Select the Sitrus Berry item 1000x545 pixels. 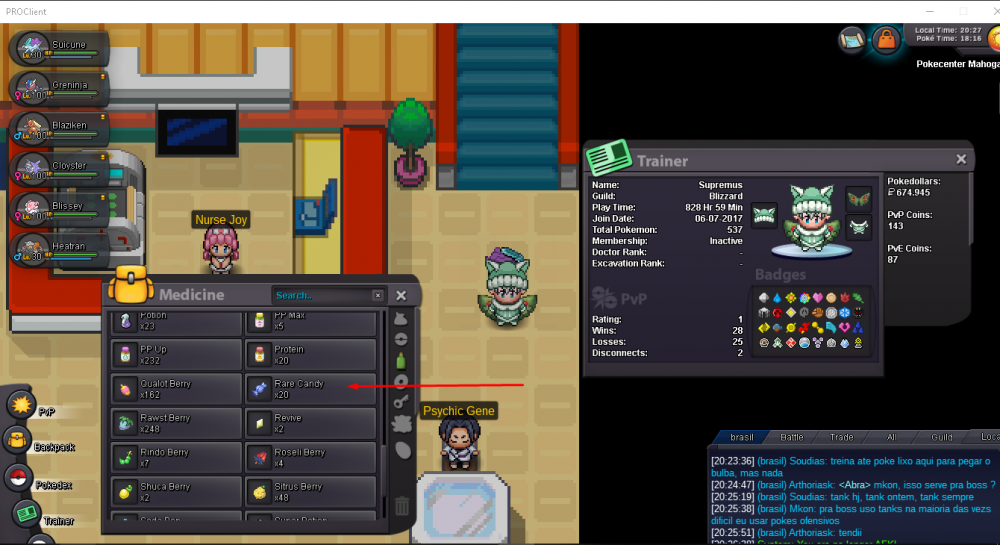(310, 491)
